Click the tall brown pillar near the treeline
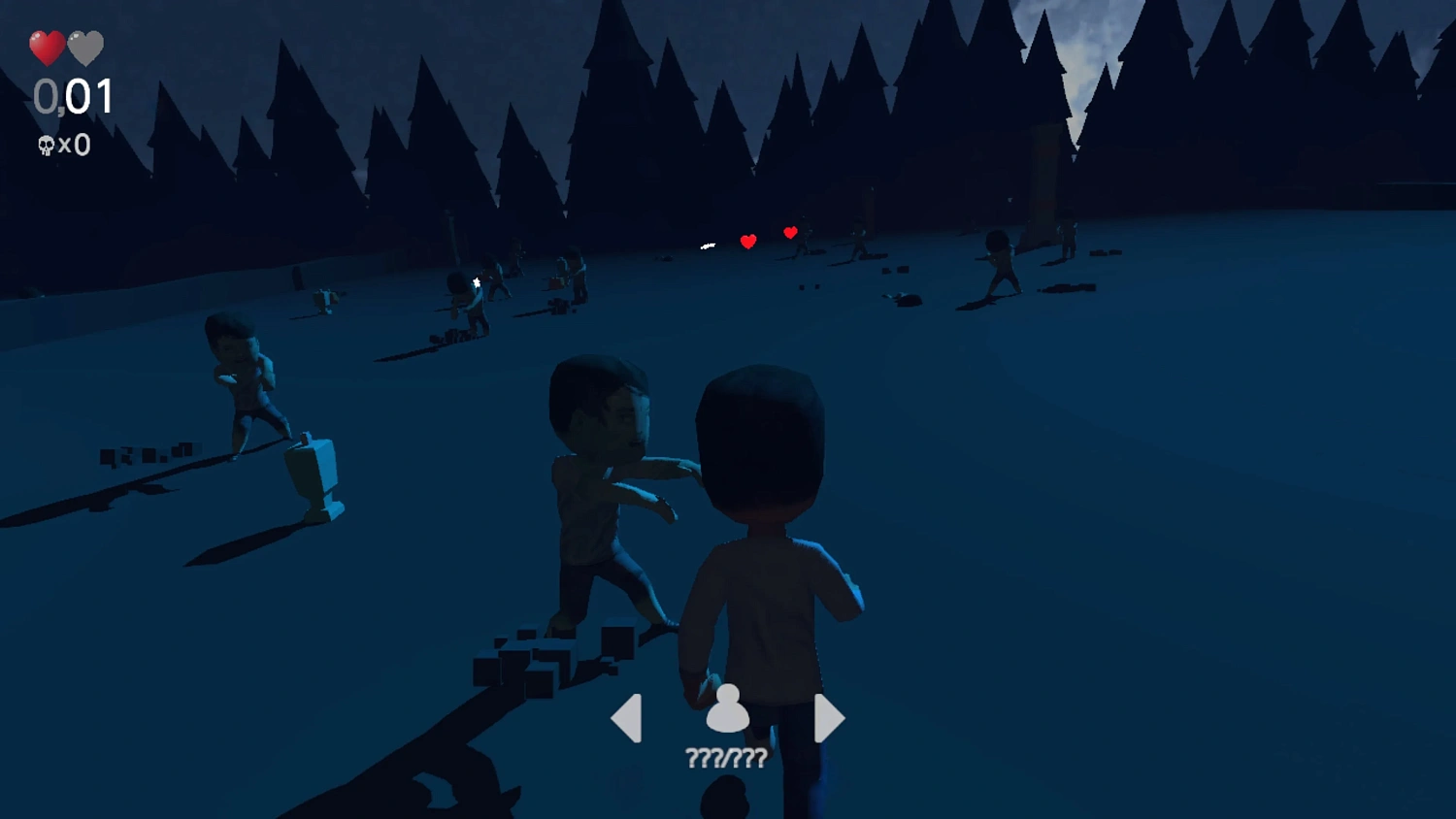The height and width of the screenshot is (819, 1456). click(x=1043, y=180)
